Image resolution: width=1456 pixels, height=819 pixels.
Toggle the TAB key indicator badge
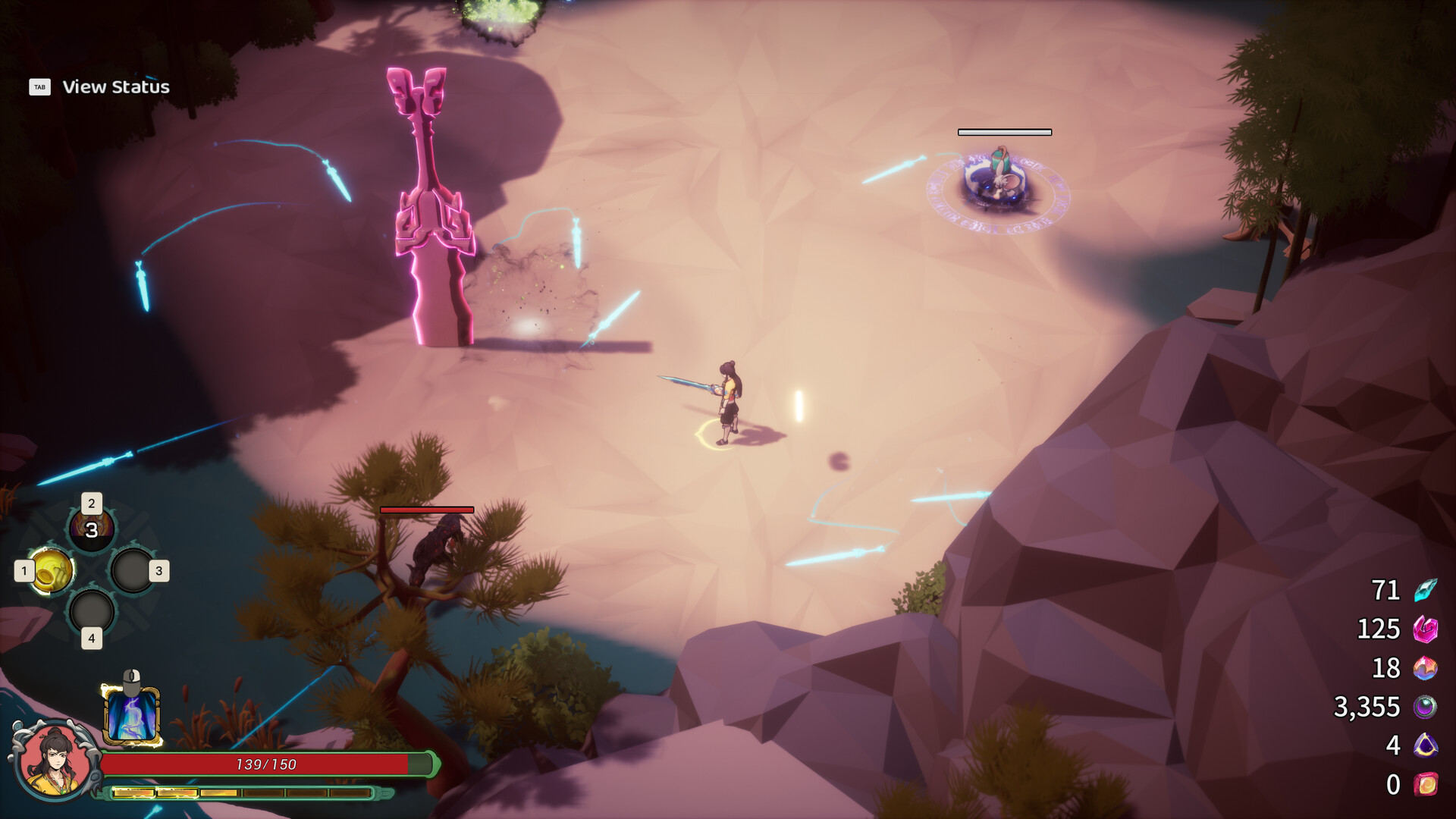[39, 87]
